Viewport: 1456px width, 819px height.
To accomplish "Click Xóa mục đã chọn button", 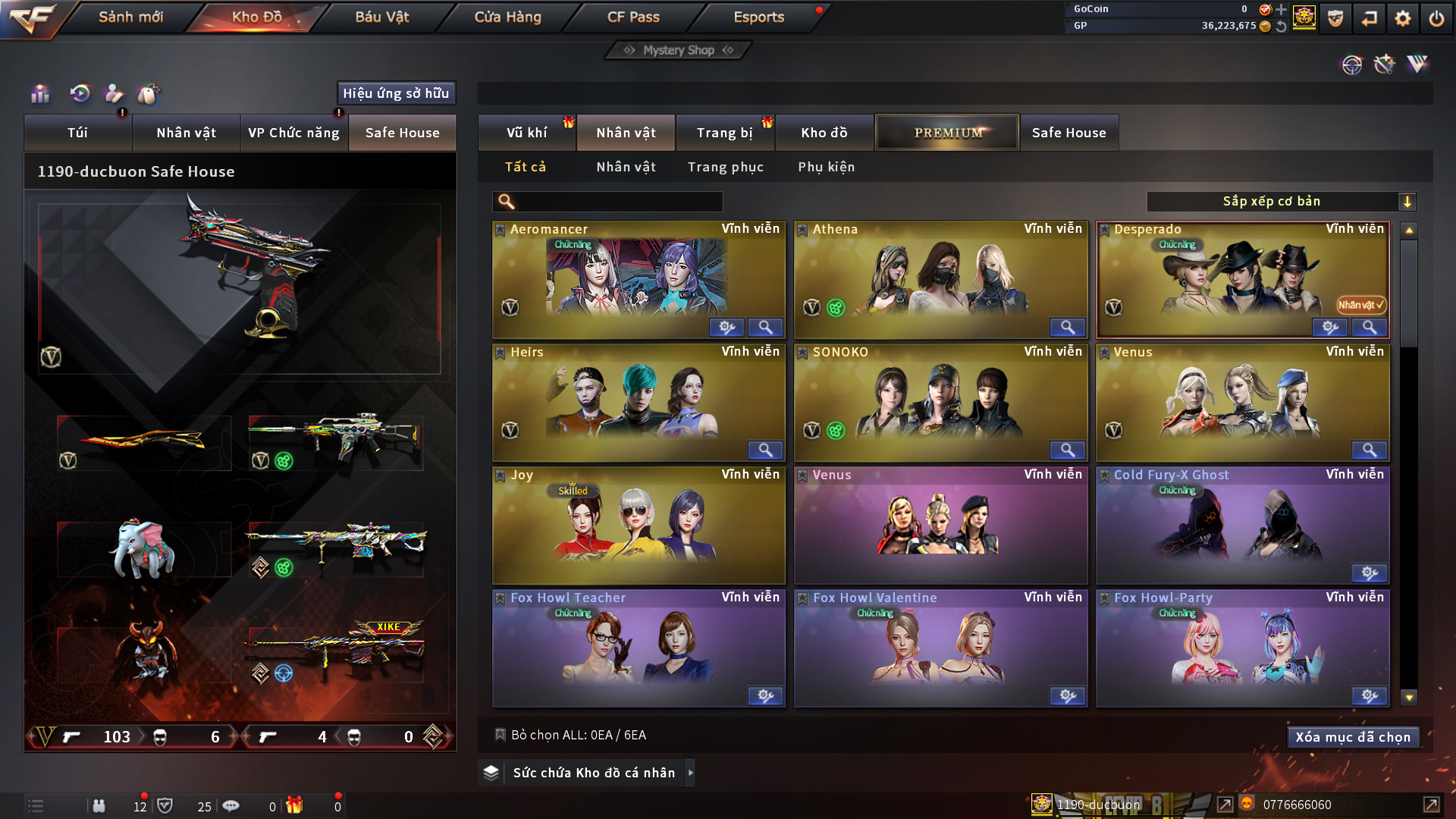I will 1352,737.
